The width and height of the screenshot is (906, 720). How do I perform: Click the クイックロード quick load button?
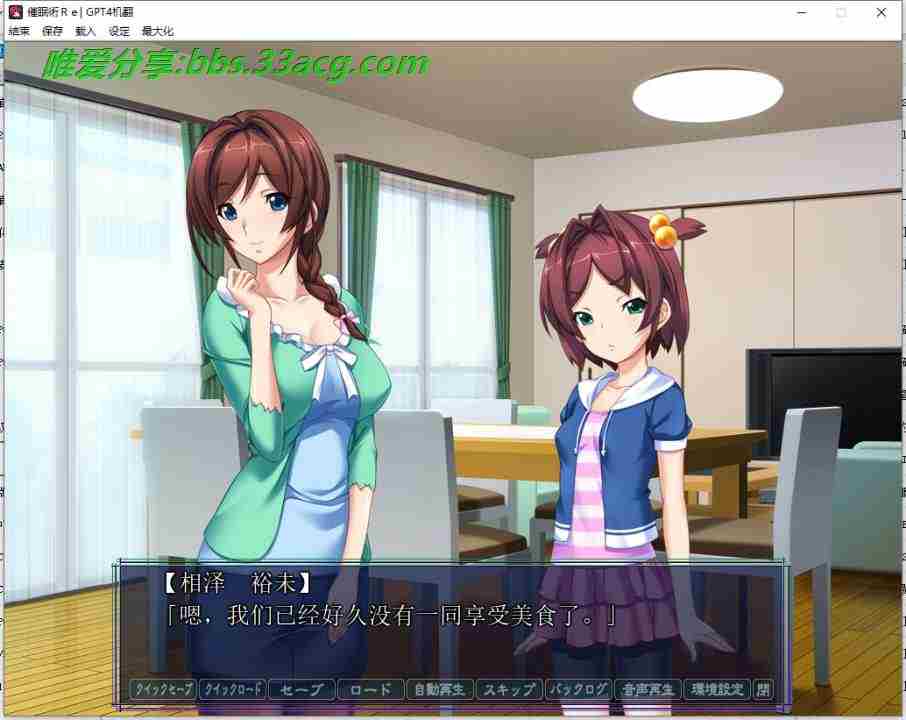click(x=232, y=689)
